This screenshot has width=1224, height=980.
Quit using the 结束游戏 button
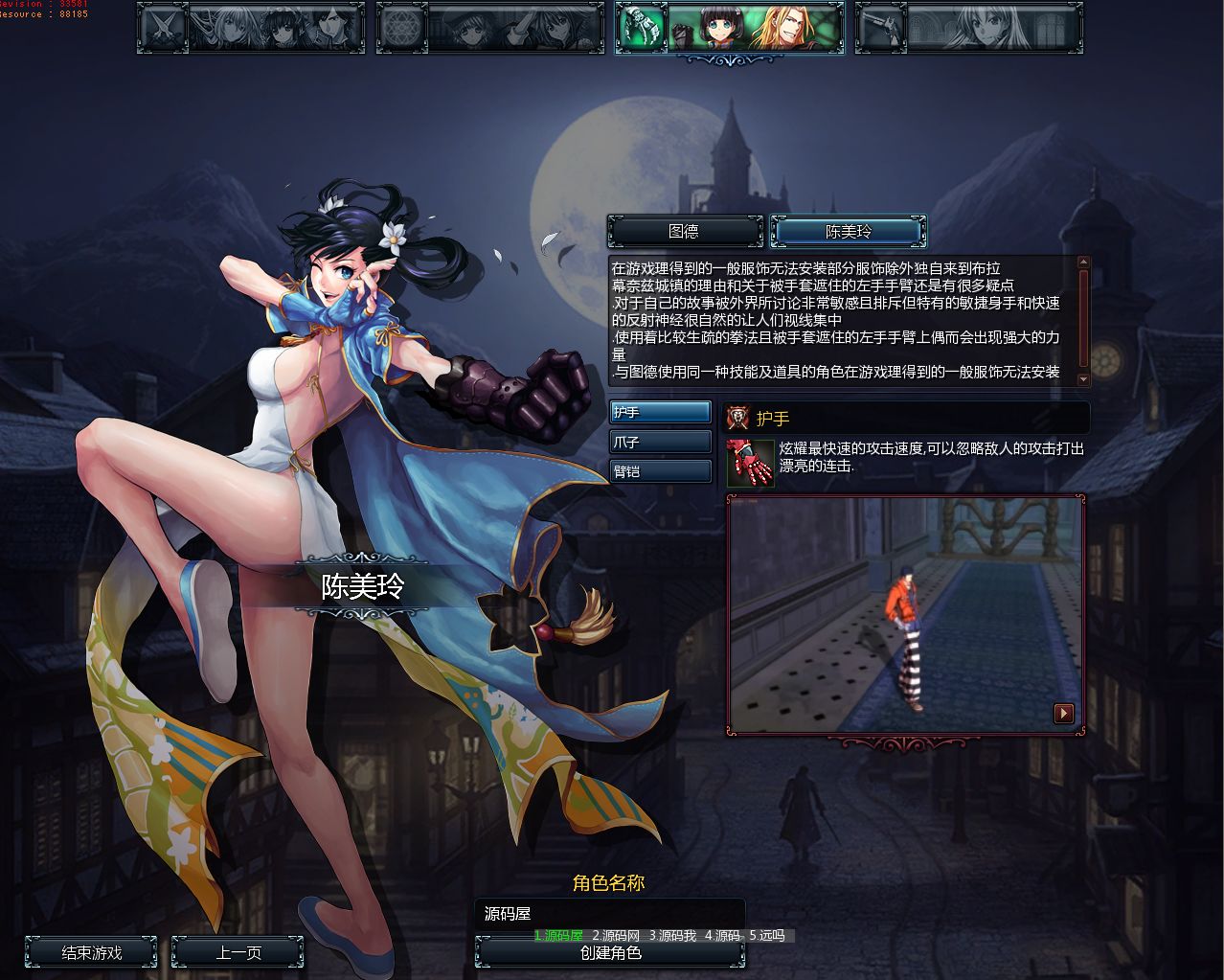tap(92, 953)
